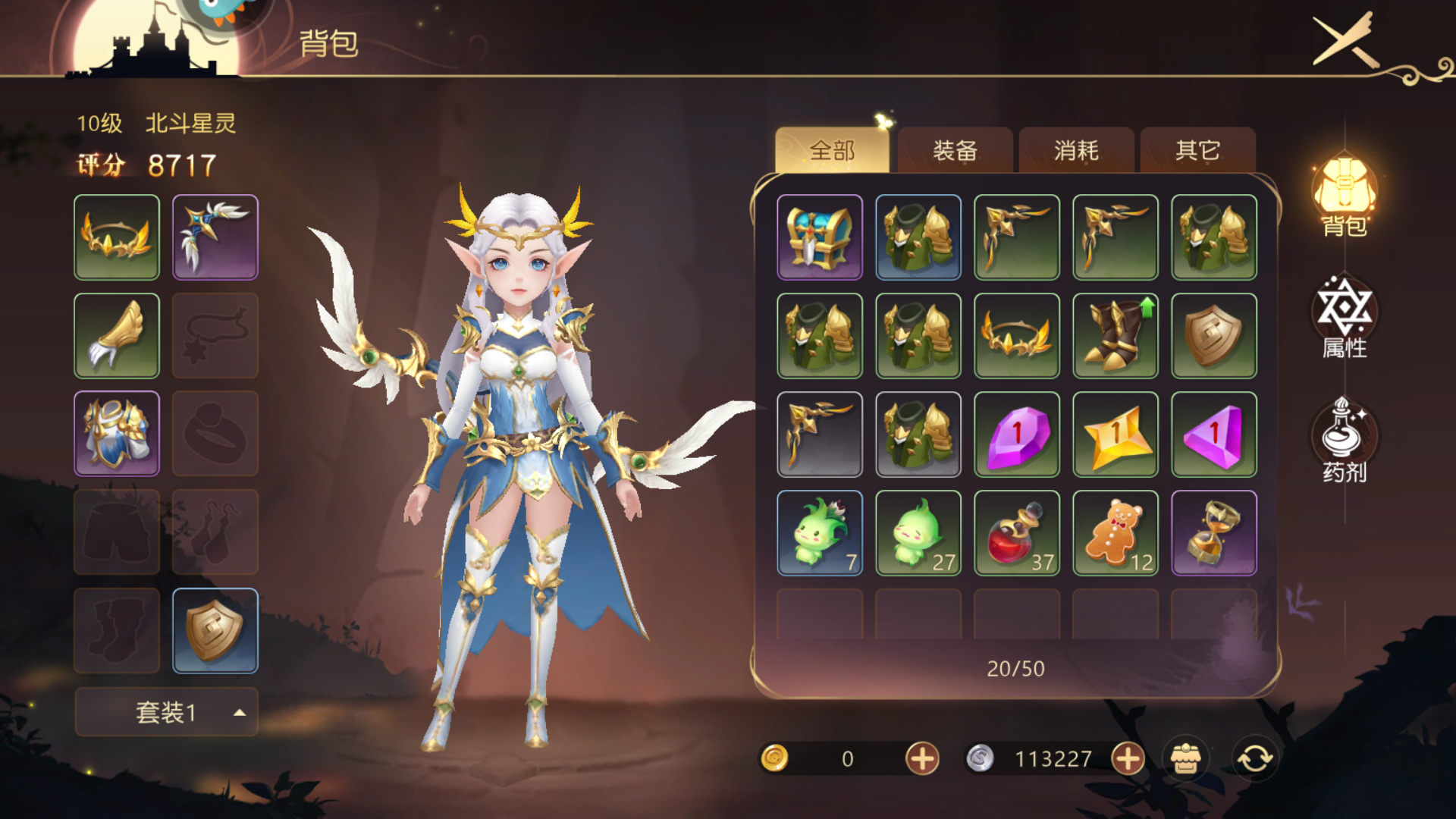Add gold coins with the plus button
The image size is (1456, 819).
[922, 758]
